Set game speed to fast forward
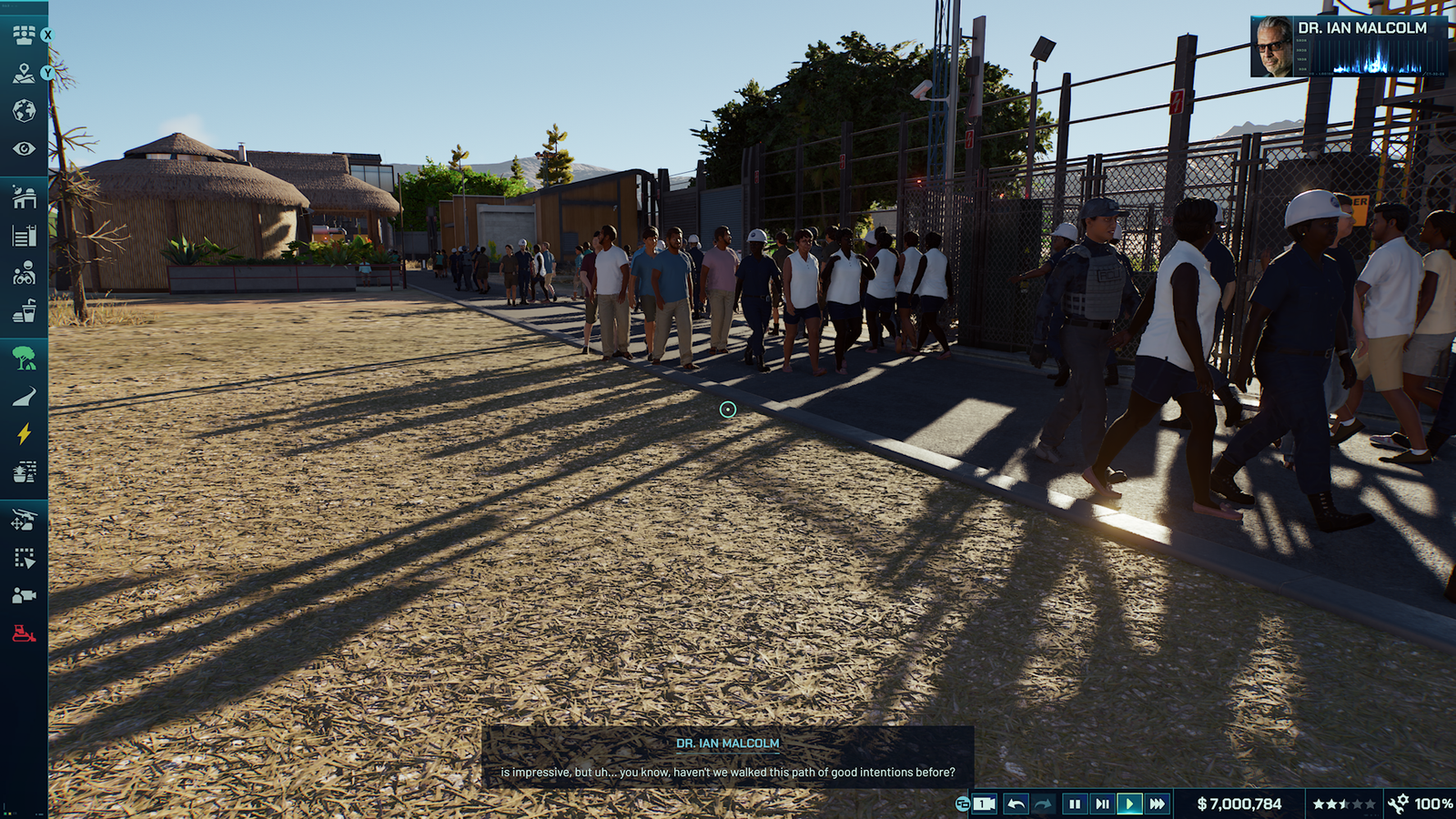This screenshot has height=819, width=1456. 1157,804
